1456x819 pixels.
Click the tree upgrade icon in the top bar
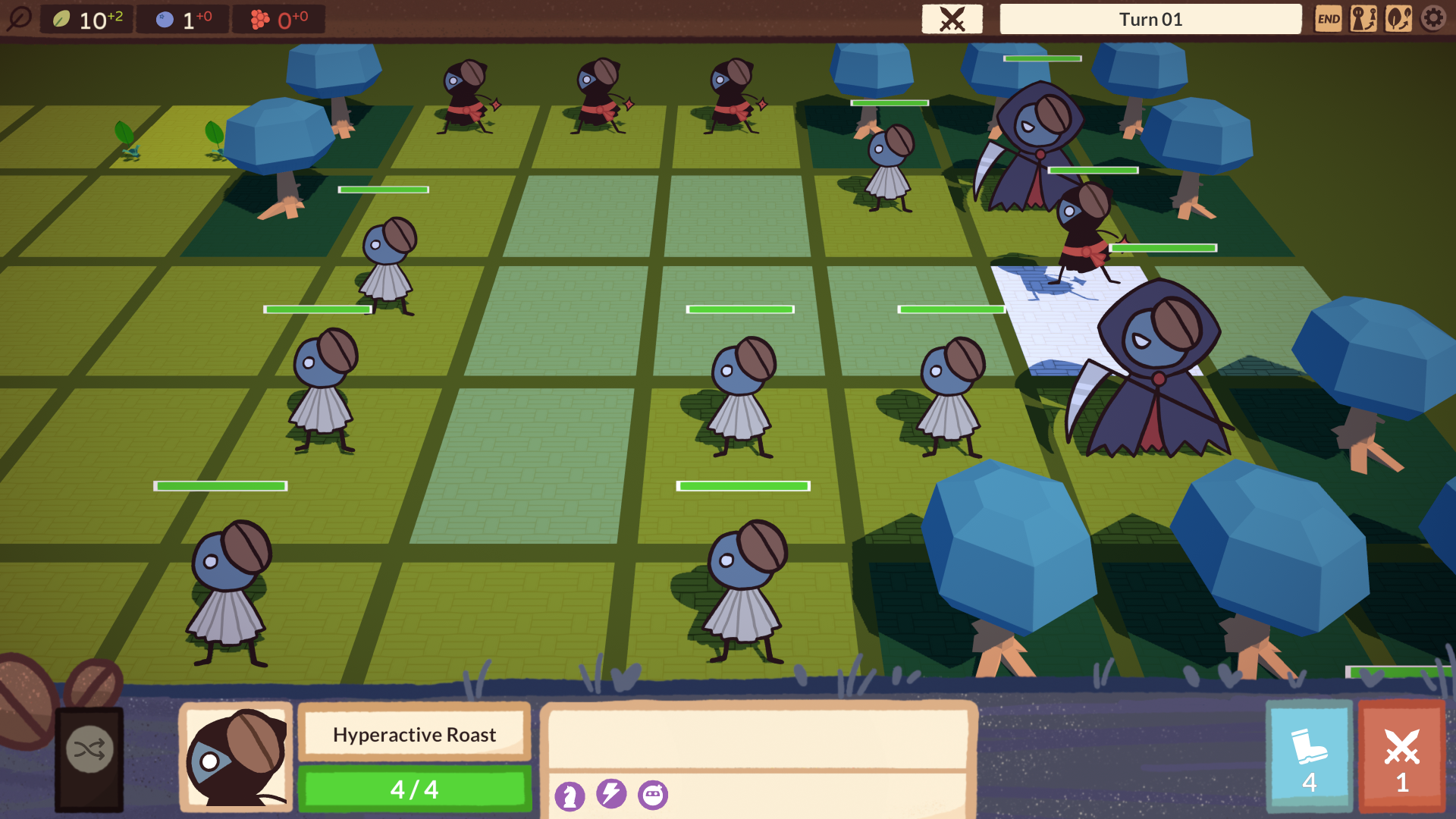pos(1399,19)
